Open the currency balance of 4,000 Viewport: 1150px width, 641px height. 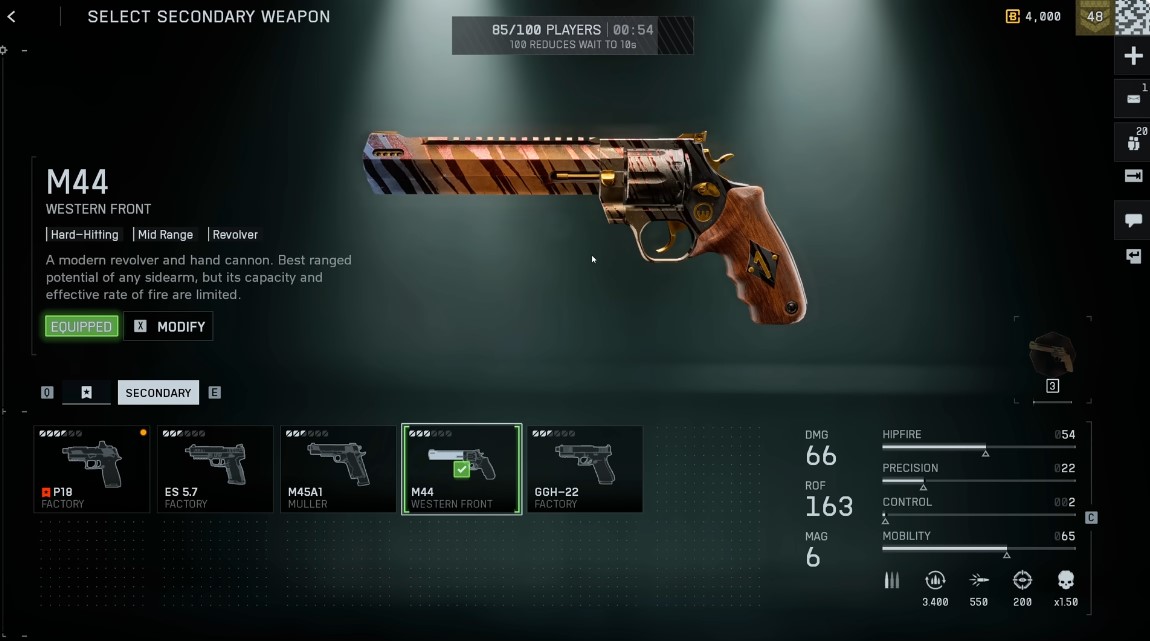click(x=1034, y=16)
